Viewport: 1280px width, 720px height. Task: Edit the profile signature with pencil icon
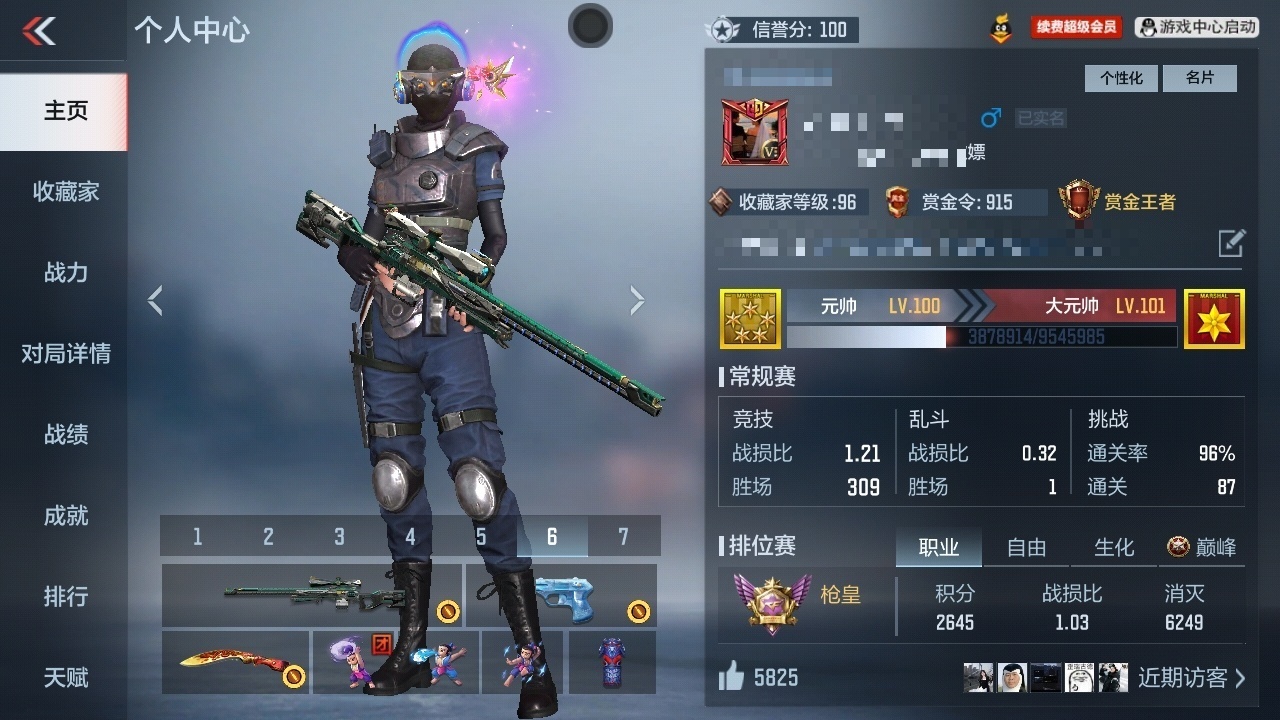pos(1231,242)
